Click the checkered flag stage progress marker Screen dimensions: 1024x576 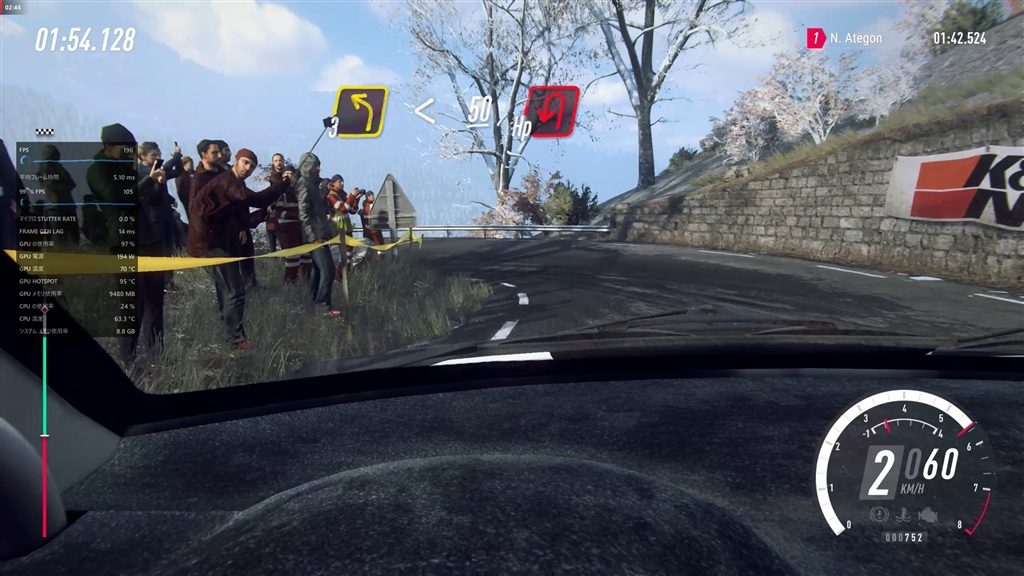click(x=44, y=132)
